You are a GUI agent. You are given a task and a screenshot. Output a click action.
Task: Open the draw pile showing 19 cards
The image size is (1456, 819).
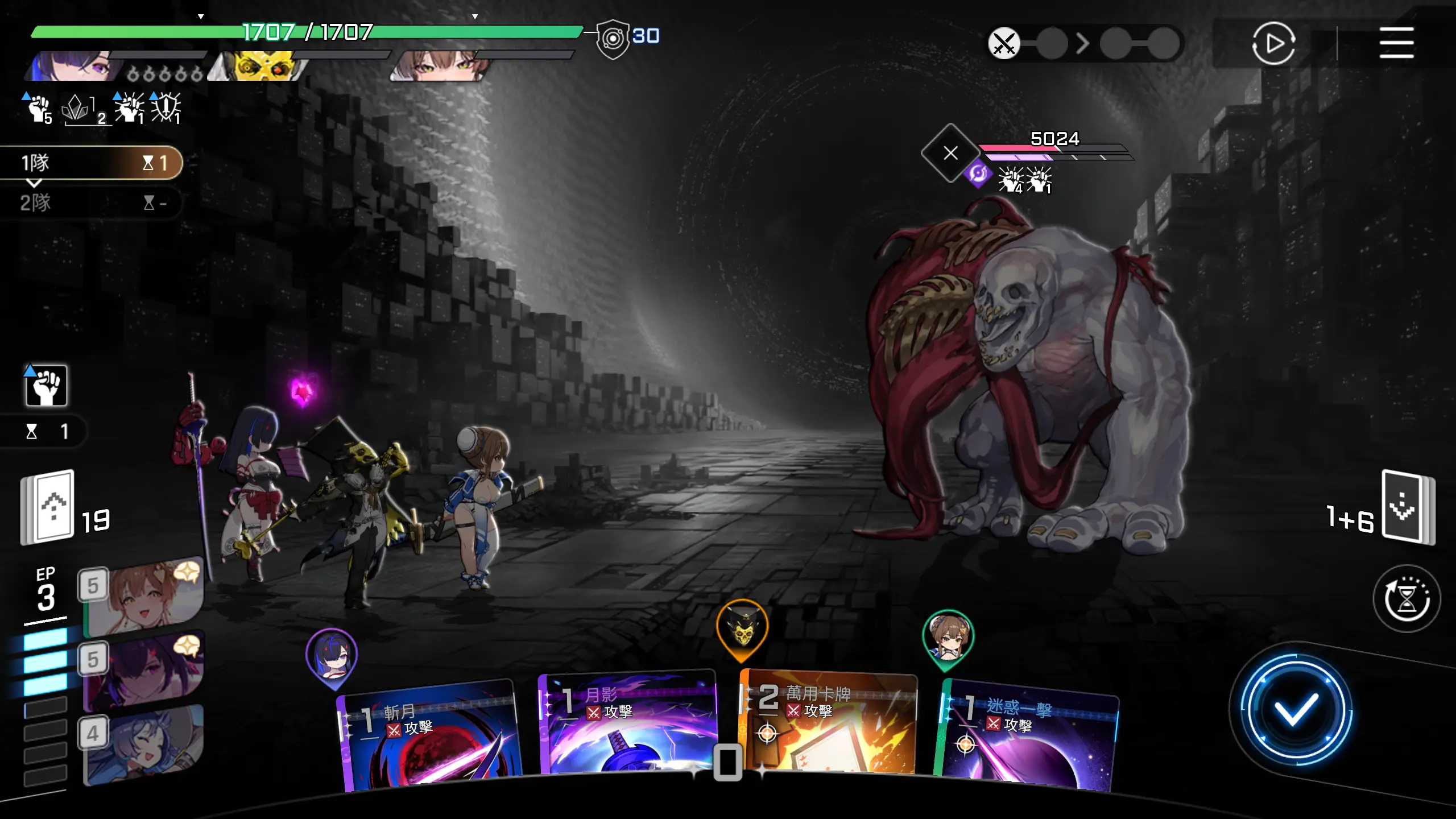[48, 506]
